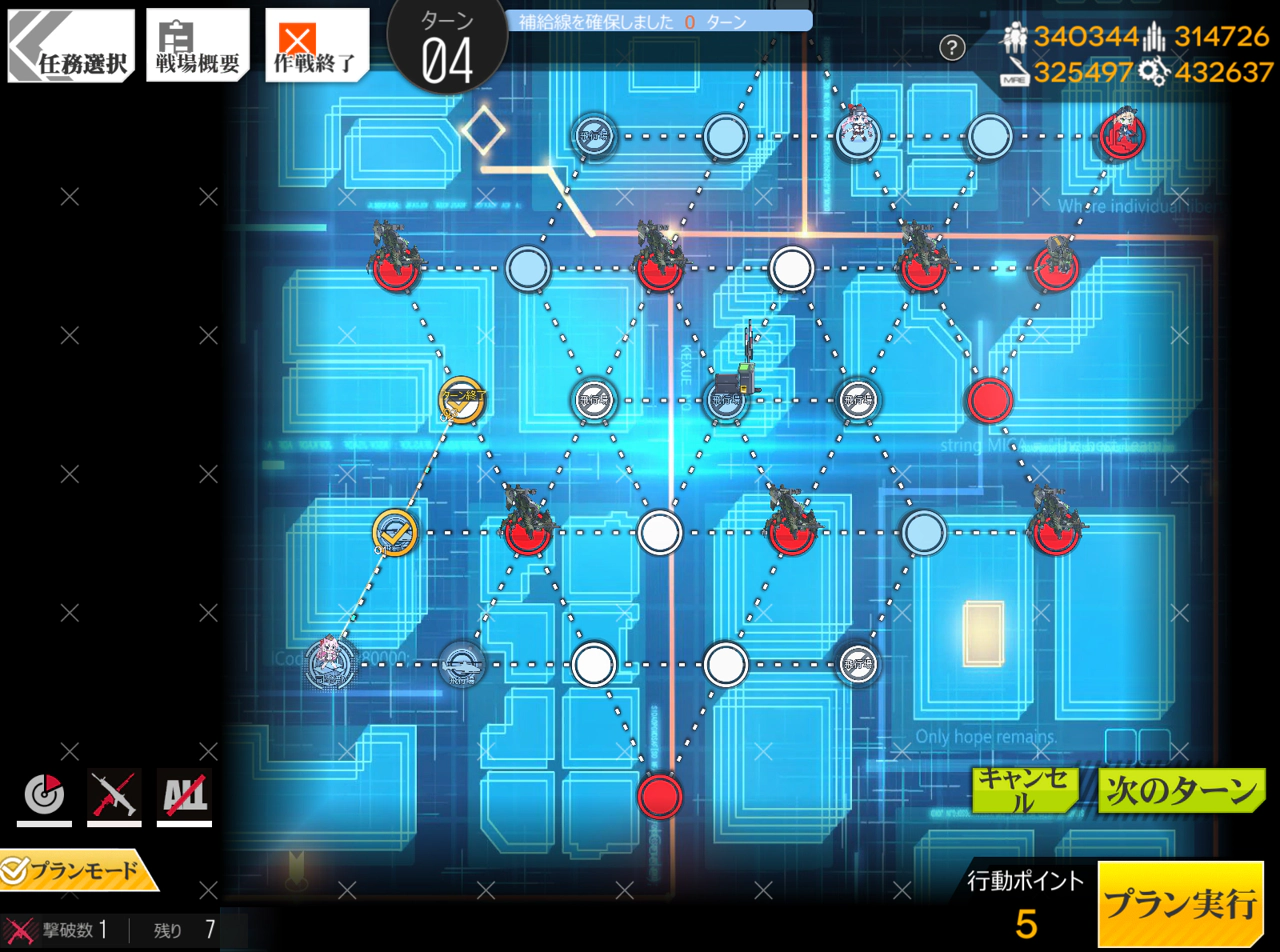Select the yellow checkmark waypoint node
The width and height of the screenshot is (1280, 952).
(395, 533)
